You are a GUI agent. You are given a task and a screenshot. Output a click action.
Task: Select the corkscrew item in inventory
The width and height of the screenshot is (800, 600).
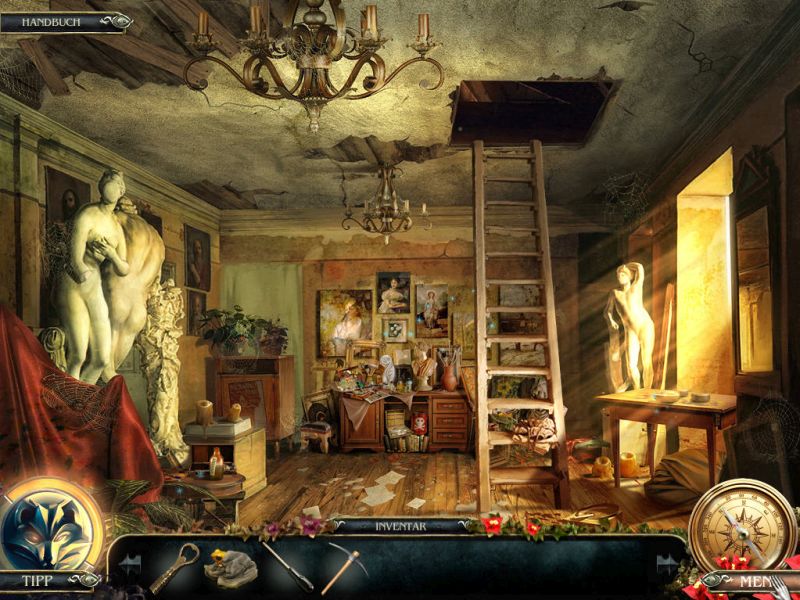click(172, 567)
